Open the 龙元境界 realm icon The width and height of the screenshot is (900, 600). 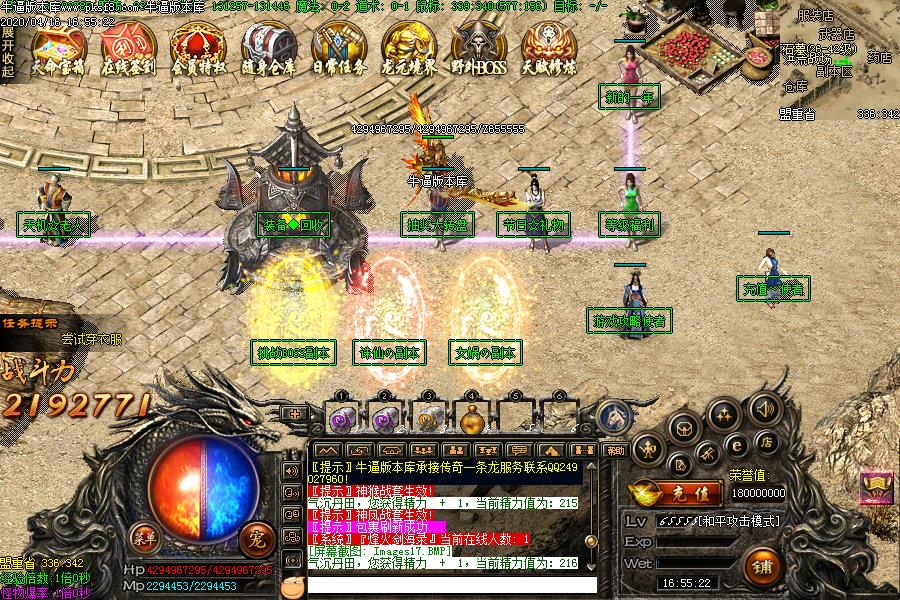(408, 50)
